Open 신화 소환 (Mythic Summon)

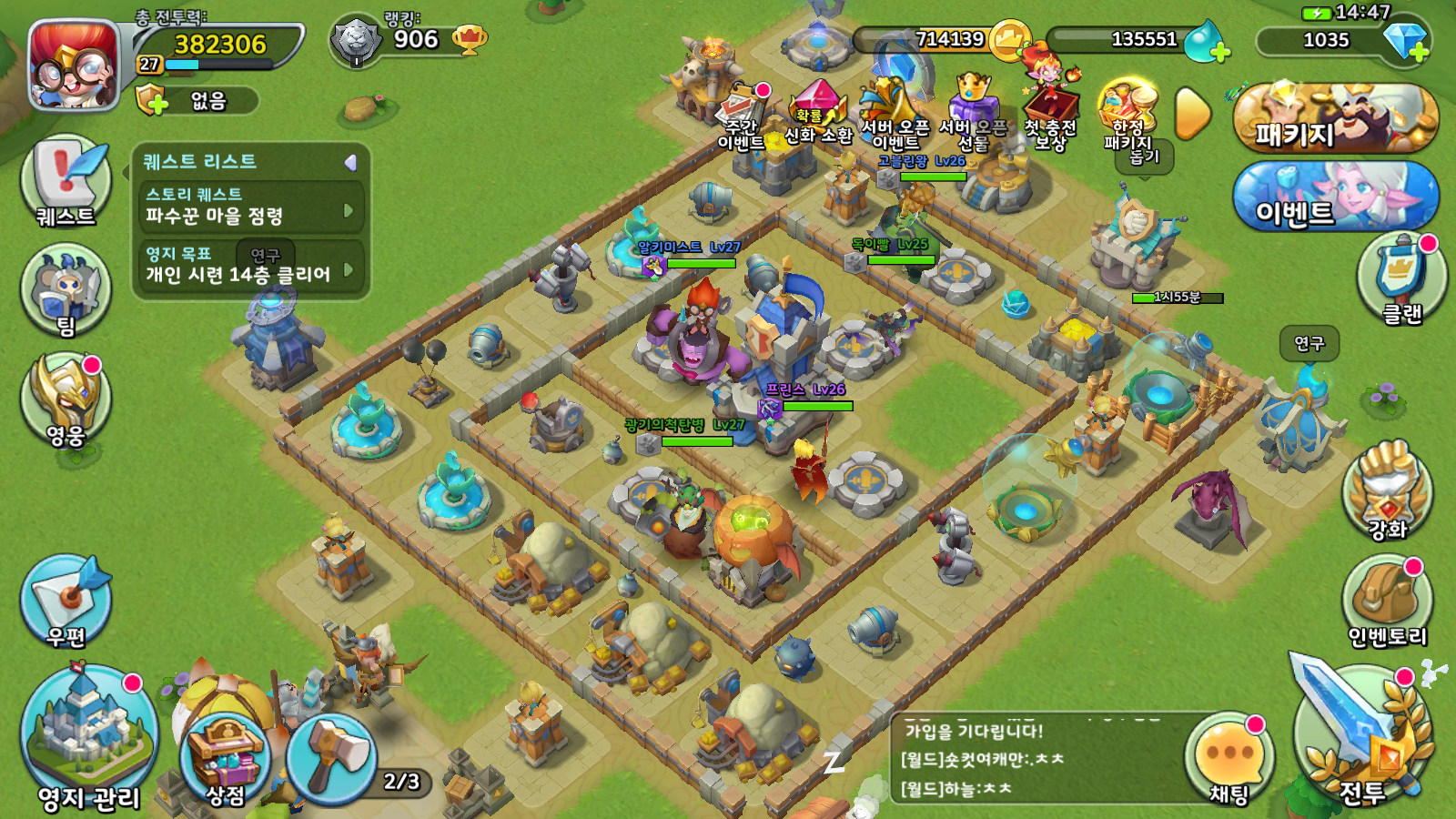click(818, 113)
